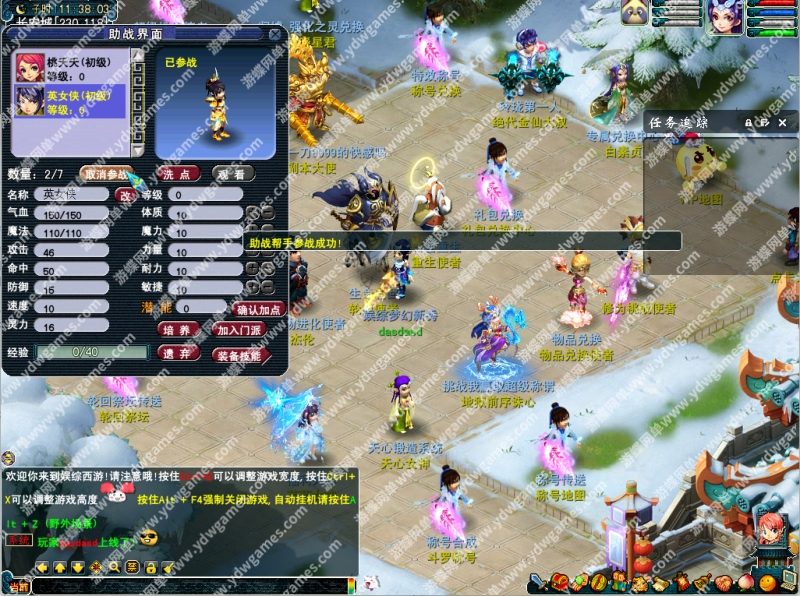The image size is (800, 596).
Task: Open the pet portrait at top
Action: coord(633,12)
